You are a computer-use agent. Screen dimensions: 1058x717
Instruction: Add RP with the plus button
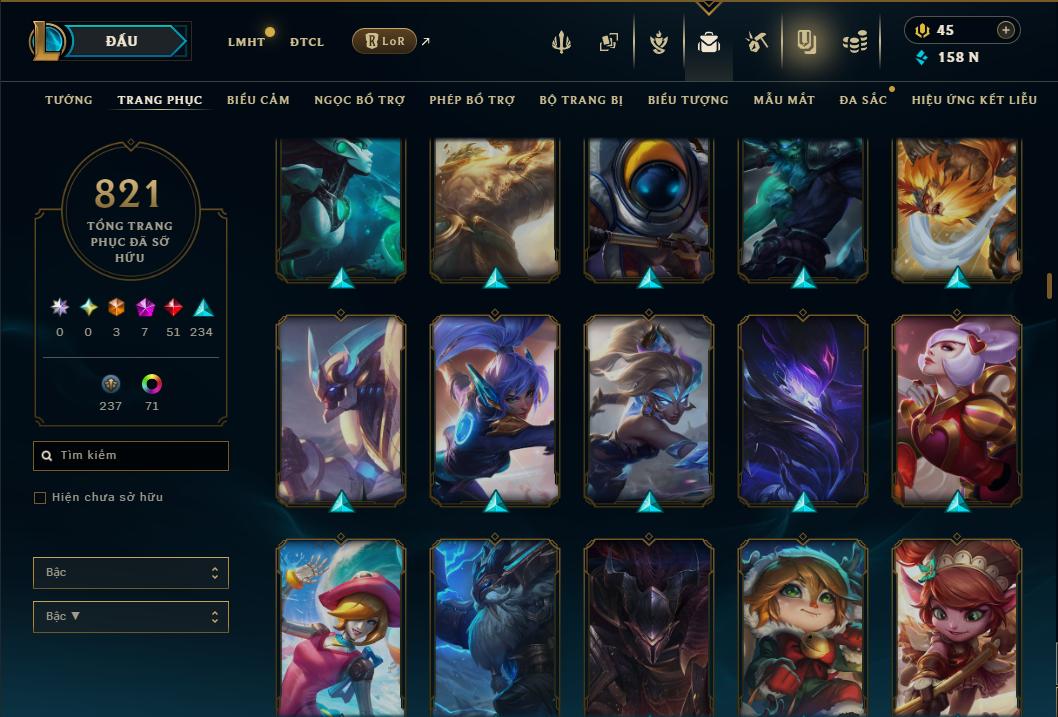tap(1005, 31)
